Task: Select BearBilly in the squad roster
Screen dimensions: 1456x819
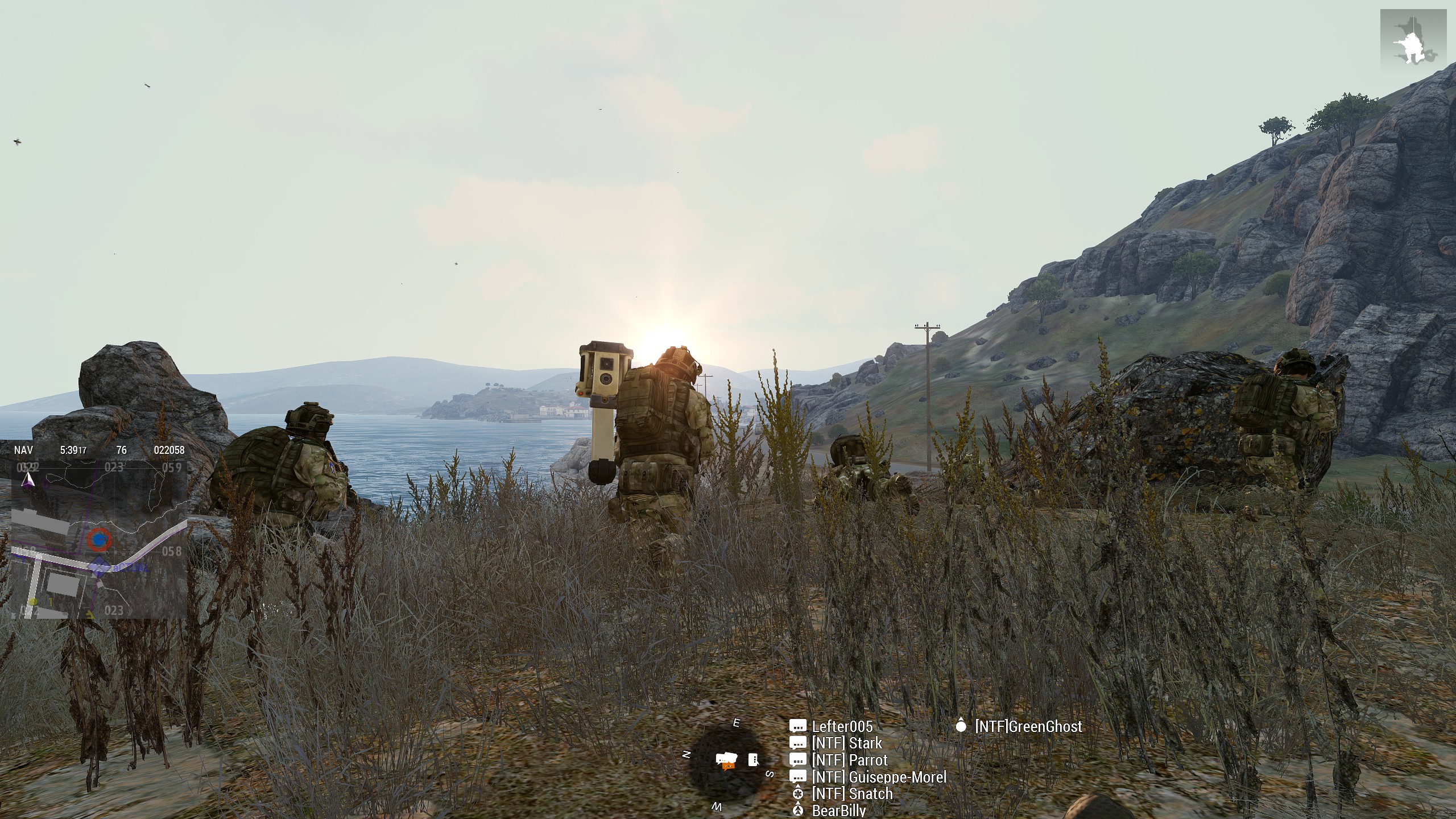Action: point(839,810)
